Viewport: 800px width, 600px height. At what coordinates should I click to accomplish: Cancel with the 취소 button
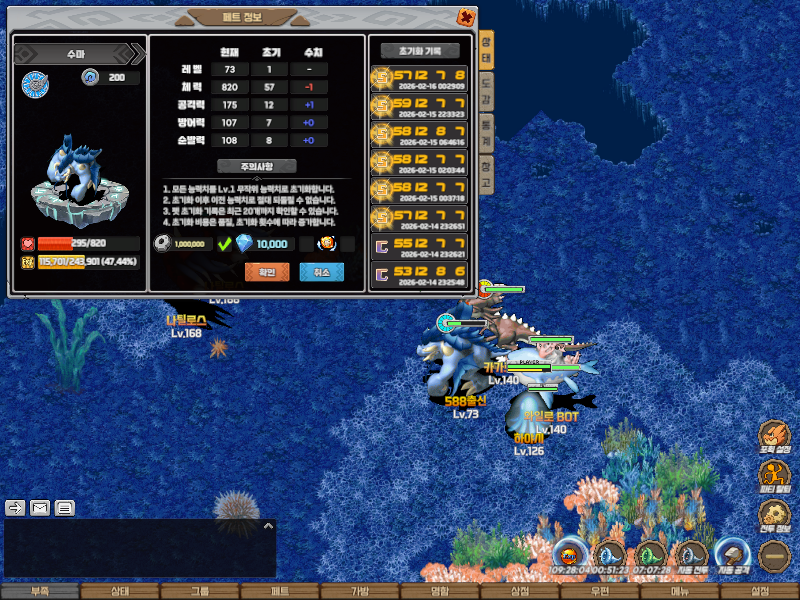(321, 272)
